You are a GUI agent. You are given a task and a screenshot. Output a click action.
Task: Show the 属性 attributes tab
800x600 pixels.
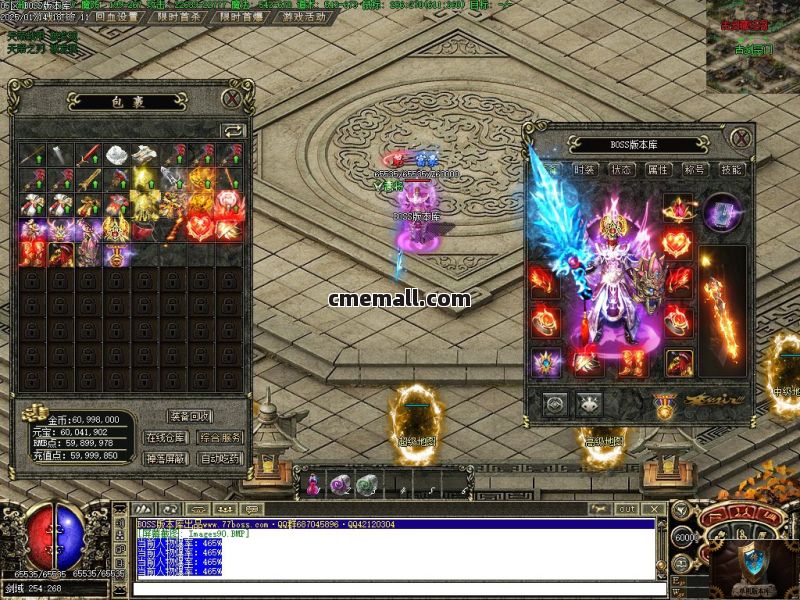coord(657,170)
